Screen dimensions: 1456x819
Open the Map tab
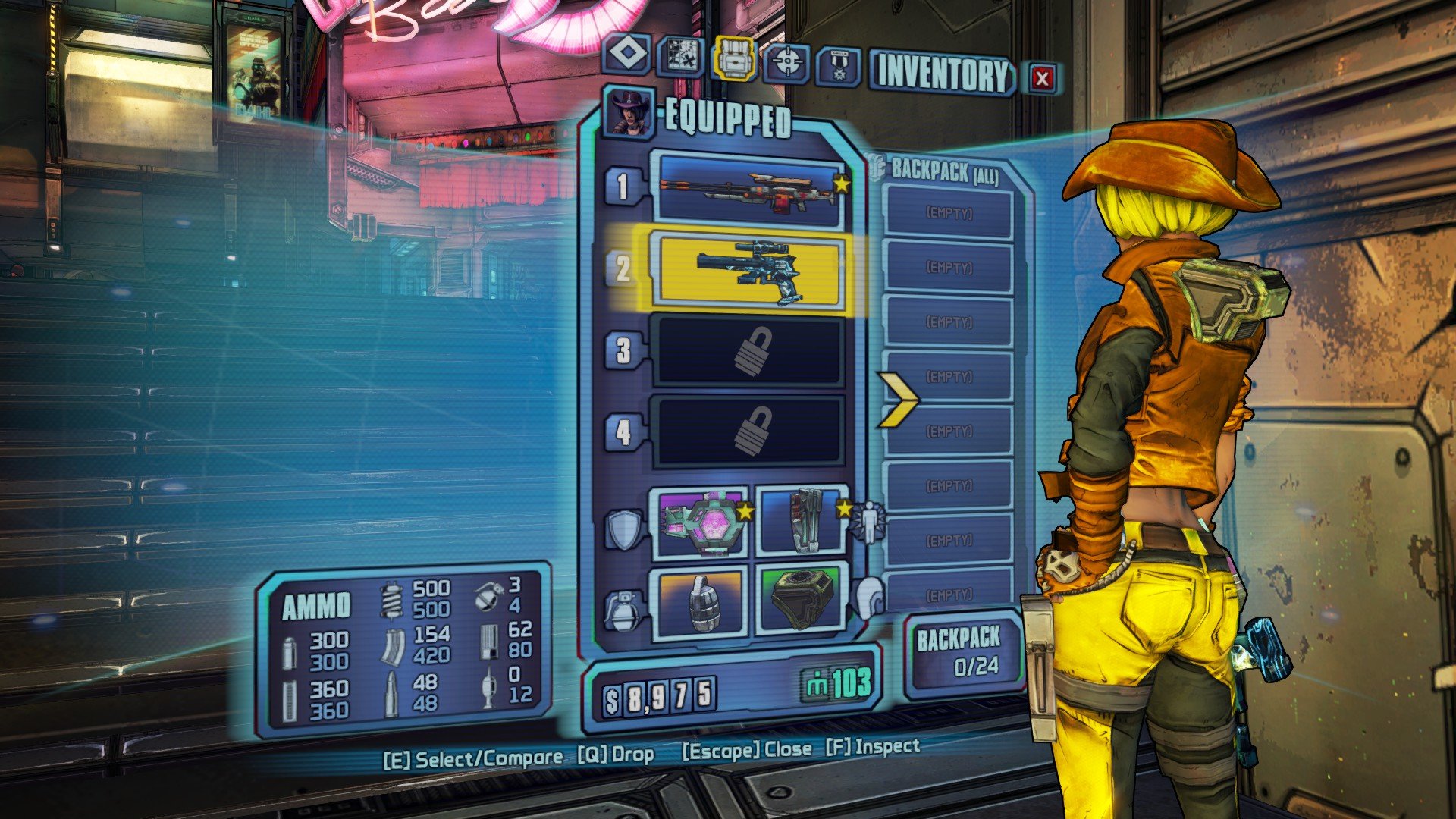coord(679,58)
